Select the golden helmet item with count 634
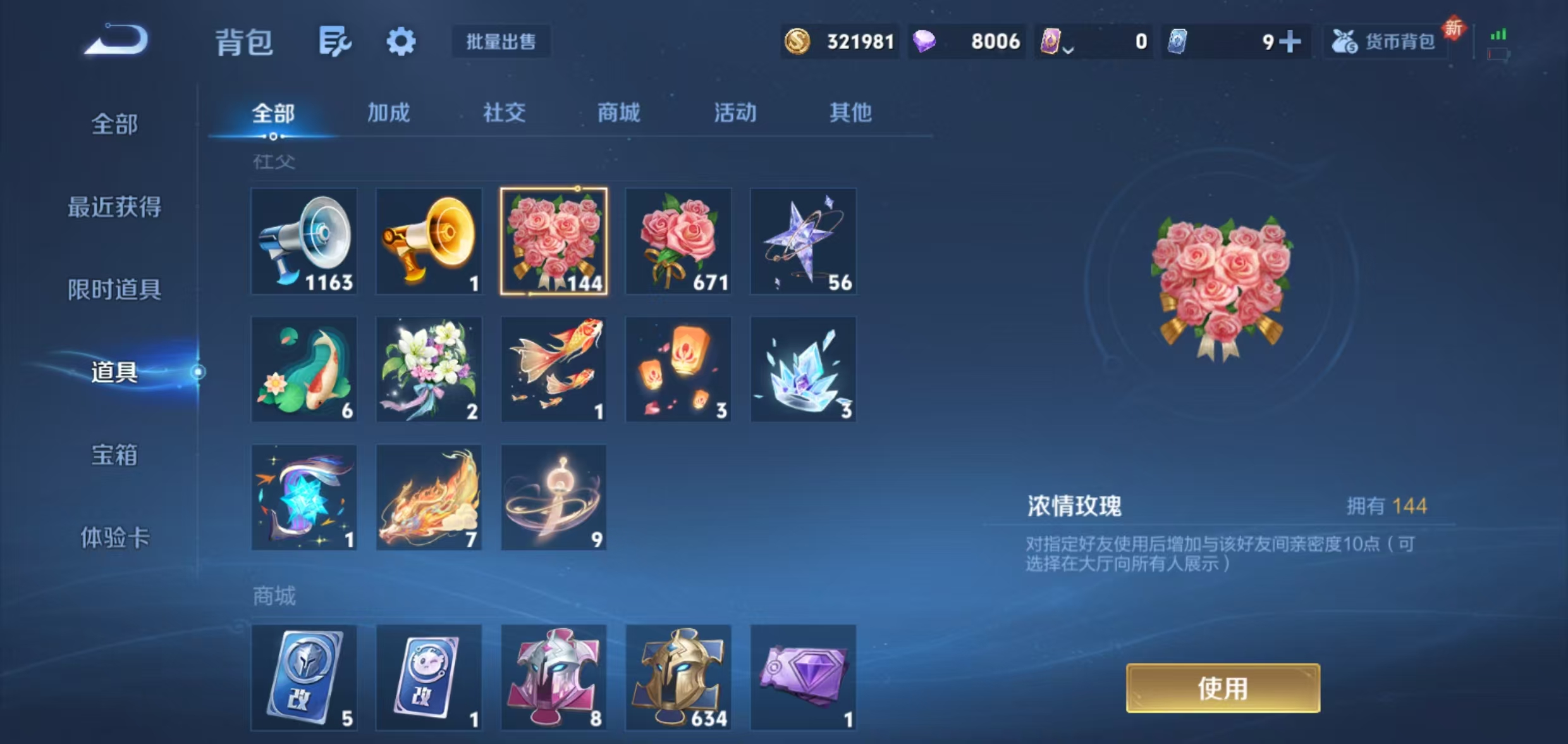Screen dimensions: 1568x744 coord(678,677)
